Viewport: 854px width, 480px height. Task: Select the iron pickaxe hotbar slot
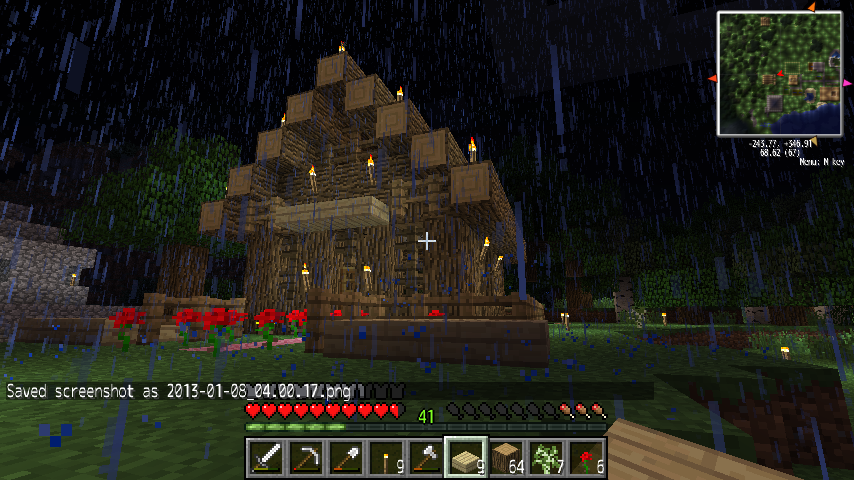click(x=305, y=458)
